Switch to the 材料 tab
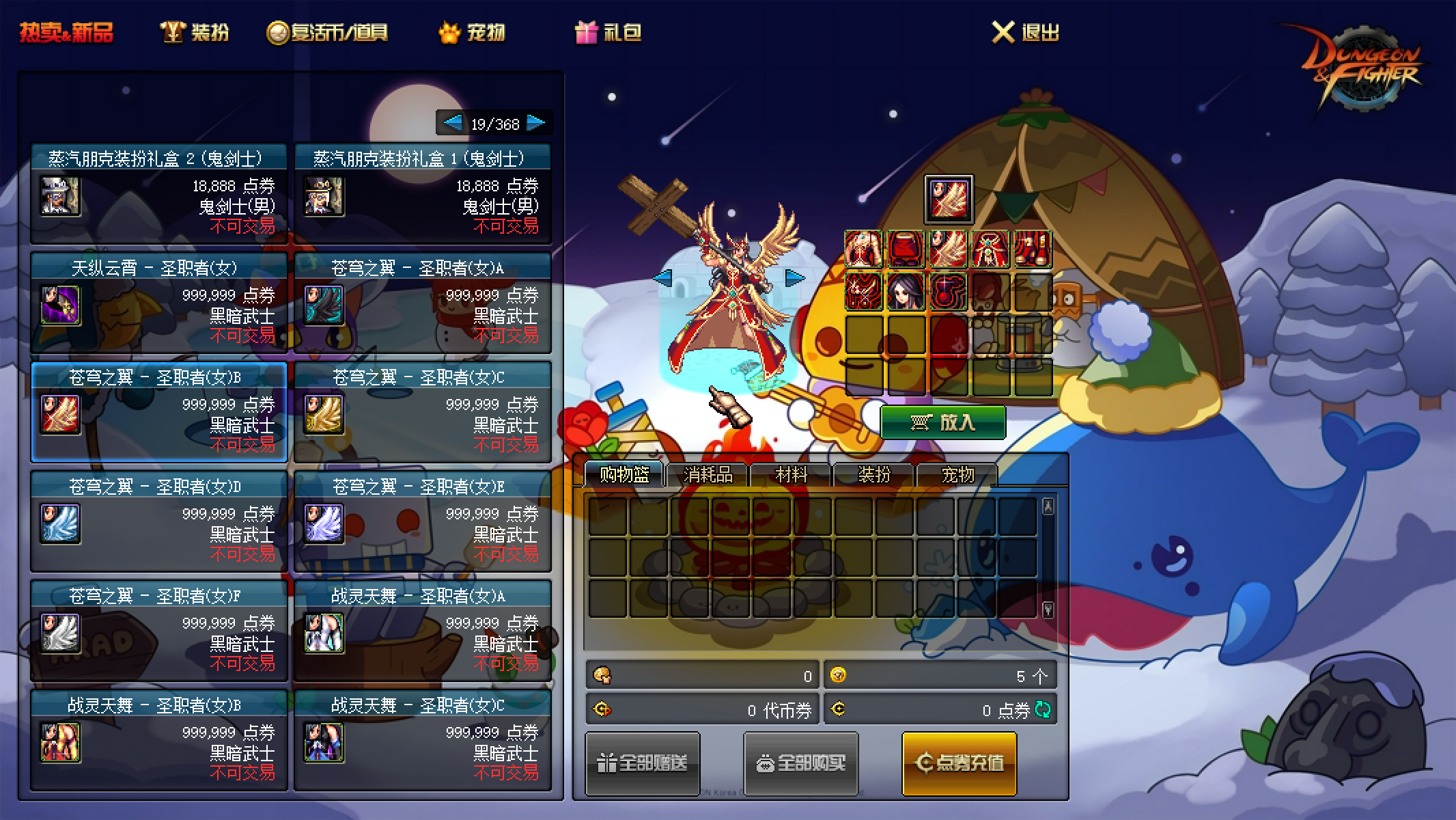Viewport: 1456px width, 820px height. 792,474
